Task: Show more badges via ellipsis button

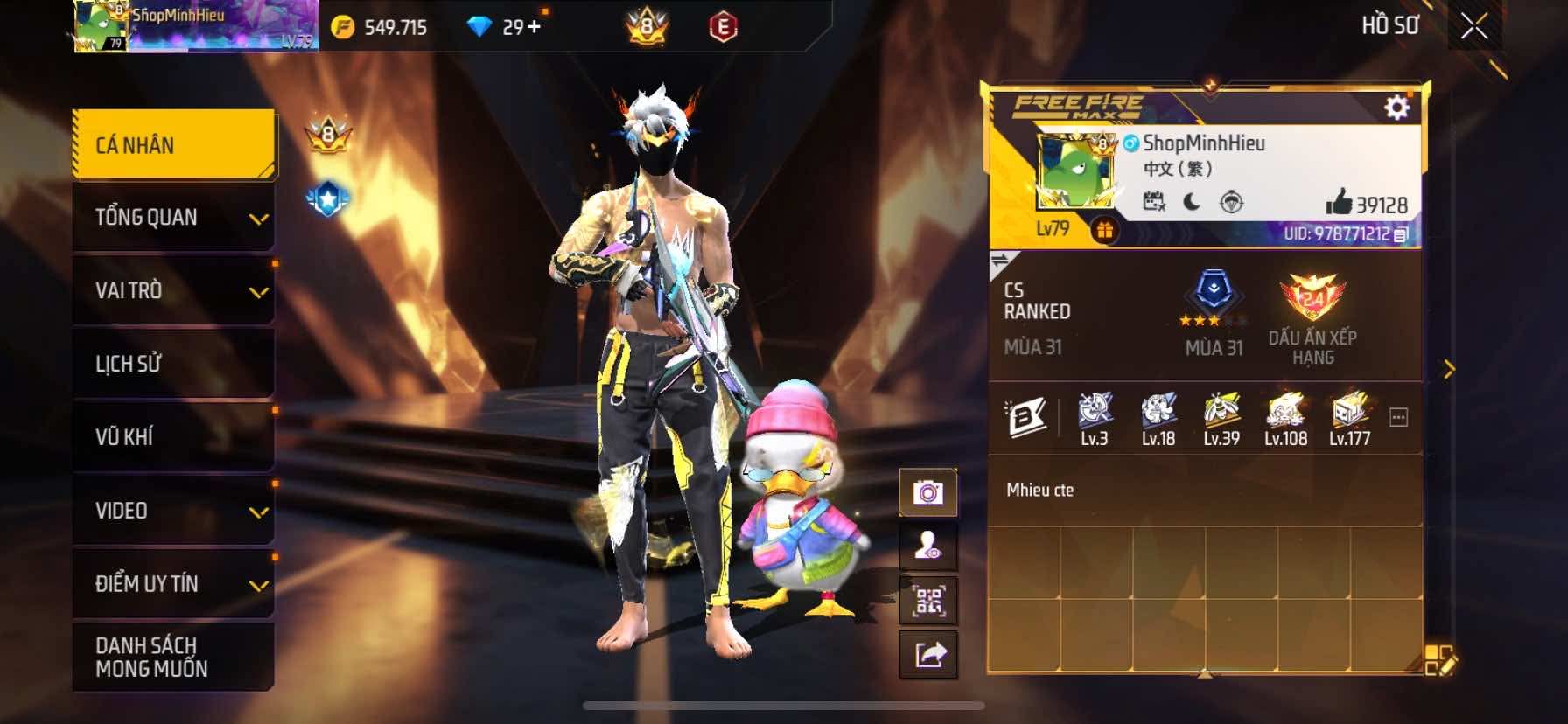Action: pos(1398,418)
